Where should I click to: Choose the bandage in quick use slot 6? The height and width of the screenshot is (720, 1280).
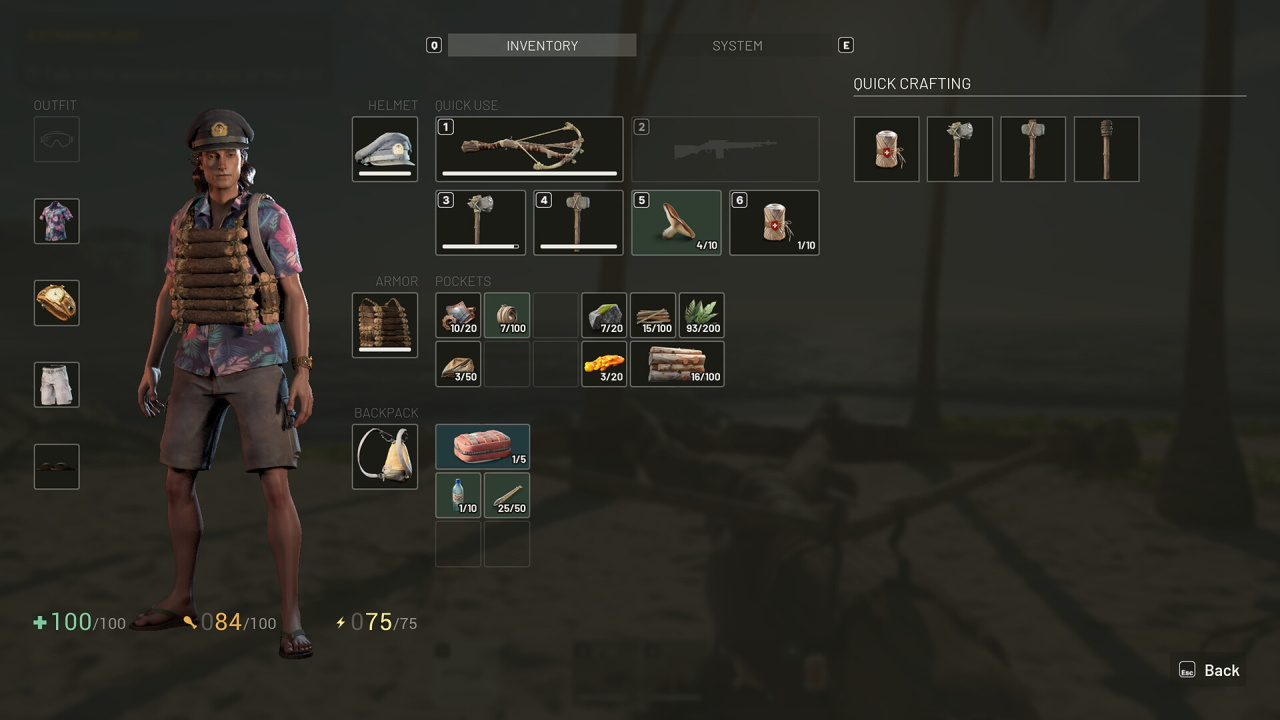coord(774,223)
